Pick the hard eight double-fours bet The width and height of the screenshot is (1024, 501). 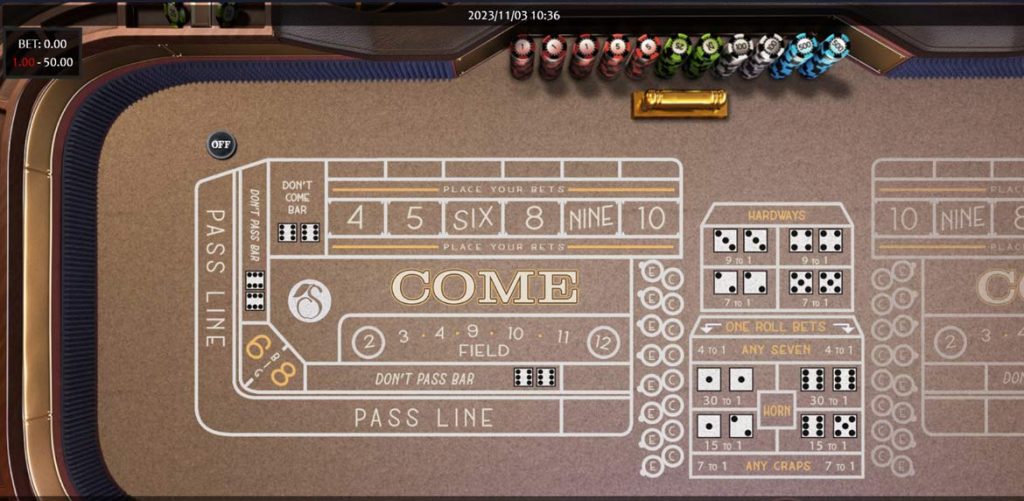click(x=815, y=245)
